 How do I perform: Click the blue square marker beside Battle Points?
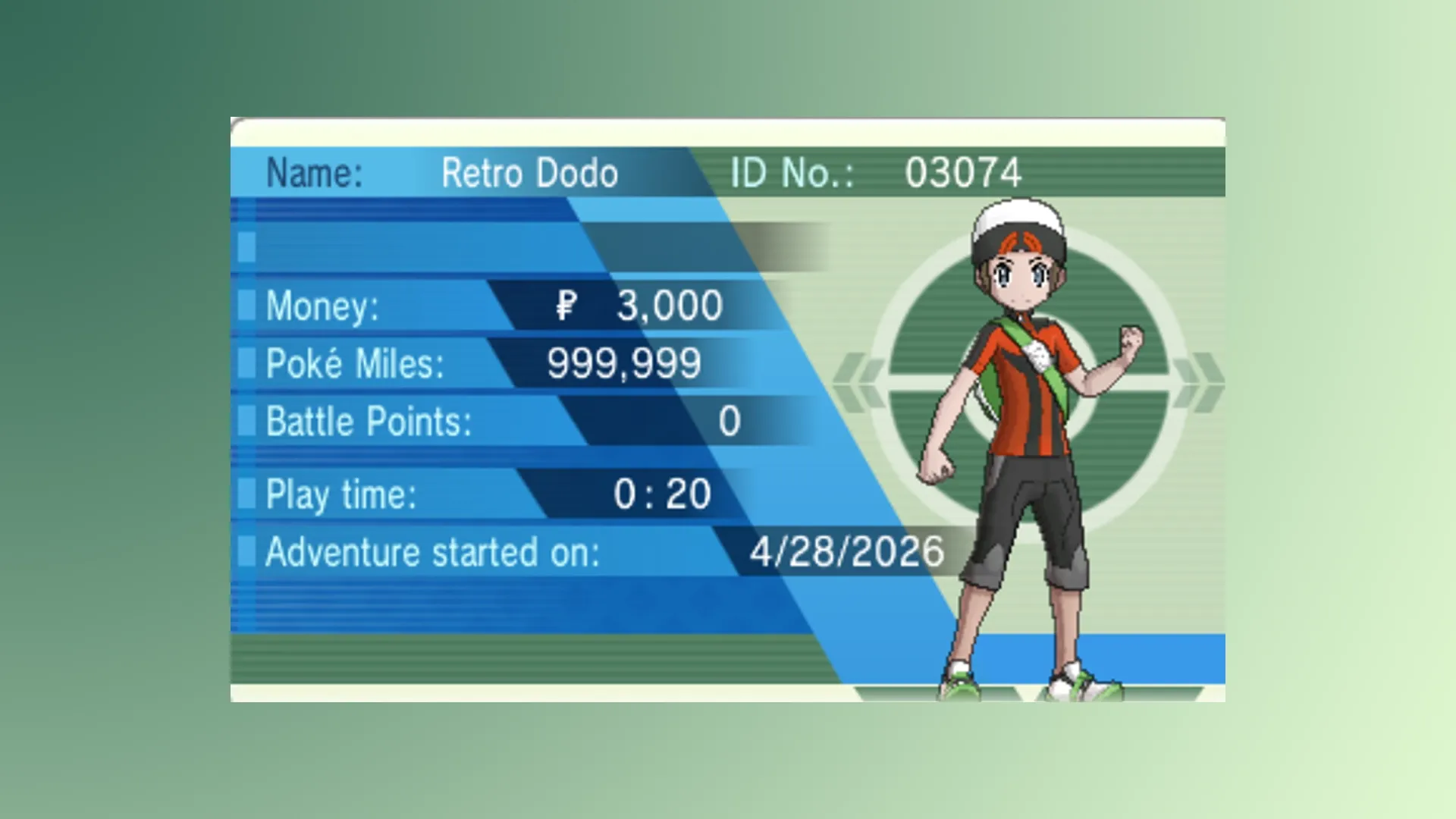coord(246,421)
